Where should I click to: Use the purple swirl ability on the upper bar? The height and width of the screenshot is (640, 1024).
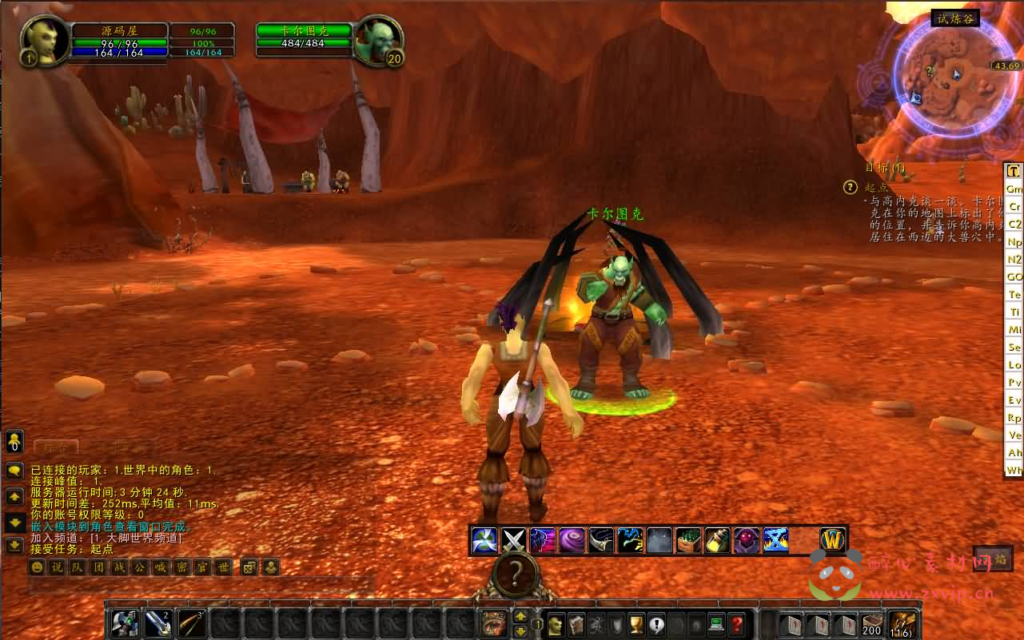pyautogui.click(x=572, y=540)
